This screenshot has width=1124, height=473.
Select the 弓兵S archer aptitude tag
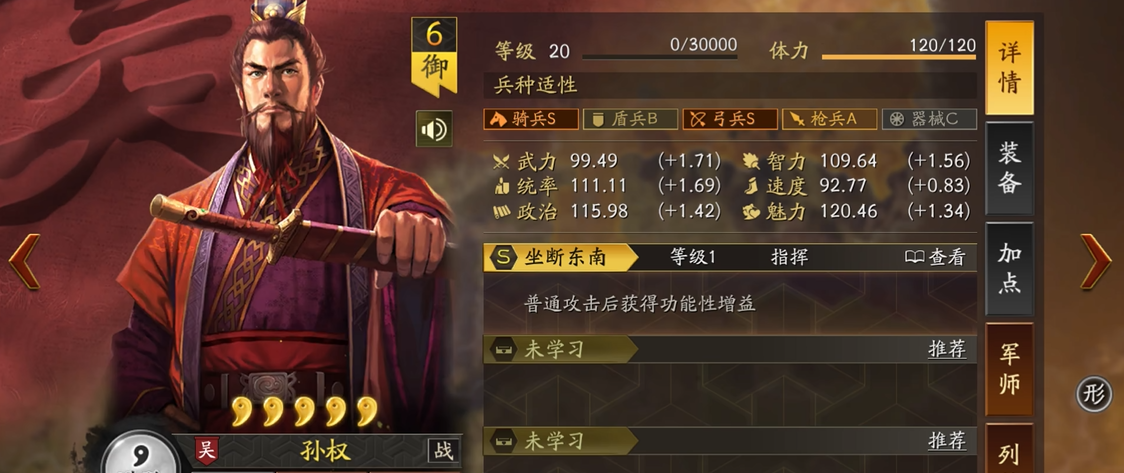(x=729, y=119)
